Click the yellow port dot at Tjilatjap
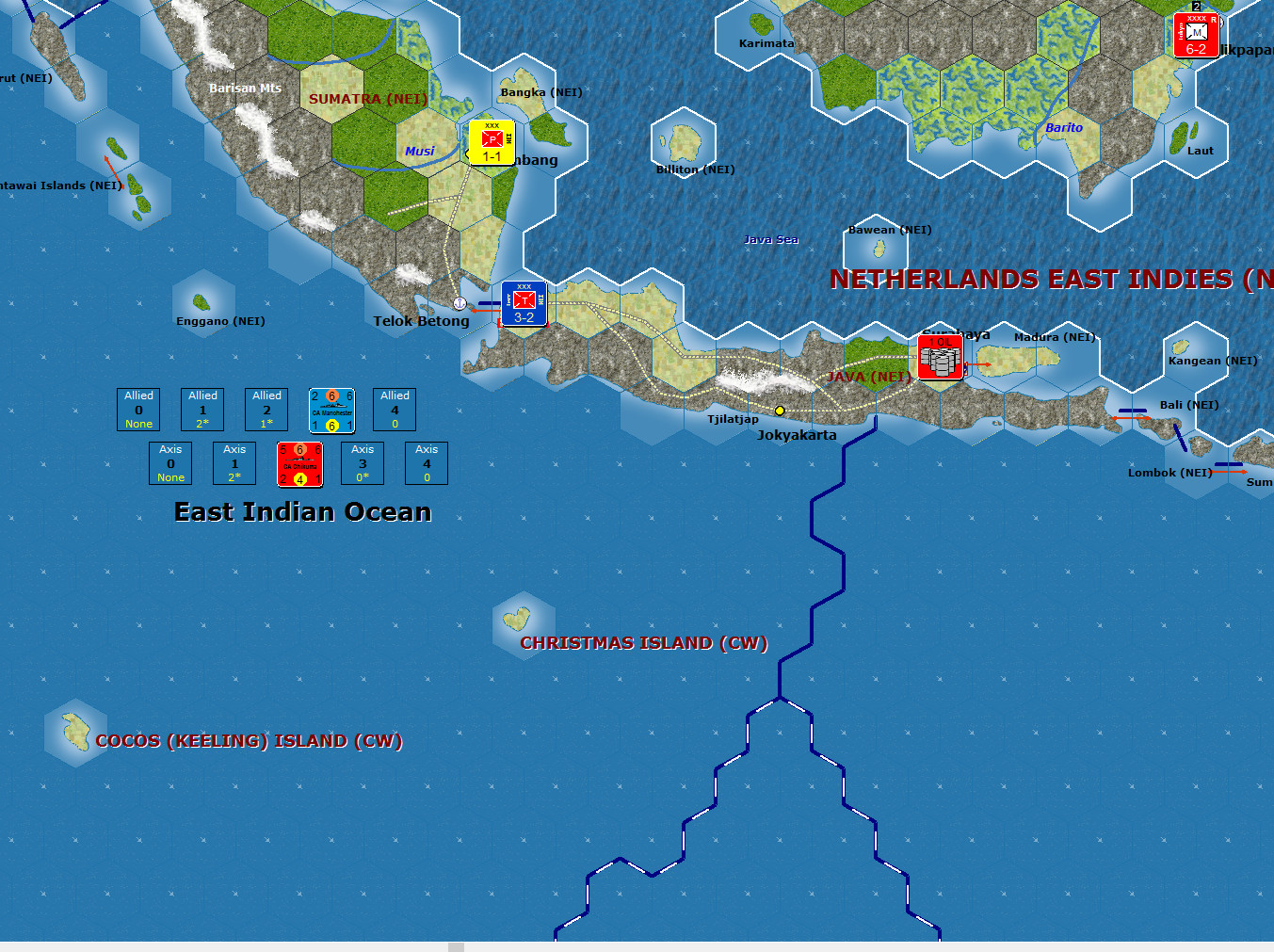1274x952 pixels. 779,410
